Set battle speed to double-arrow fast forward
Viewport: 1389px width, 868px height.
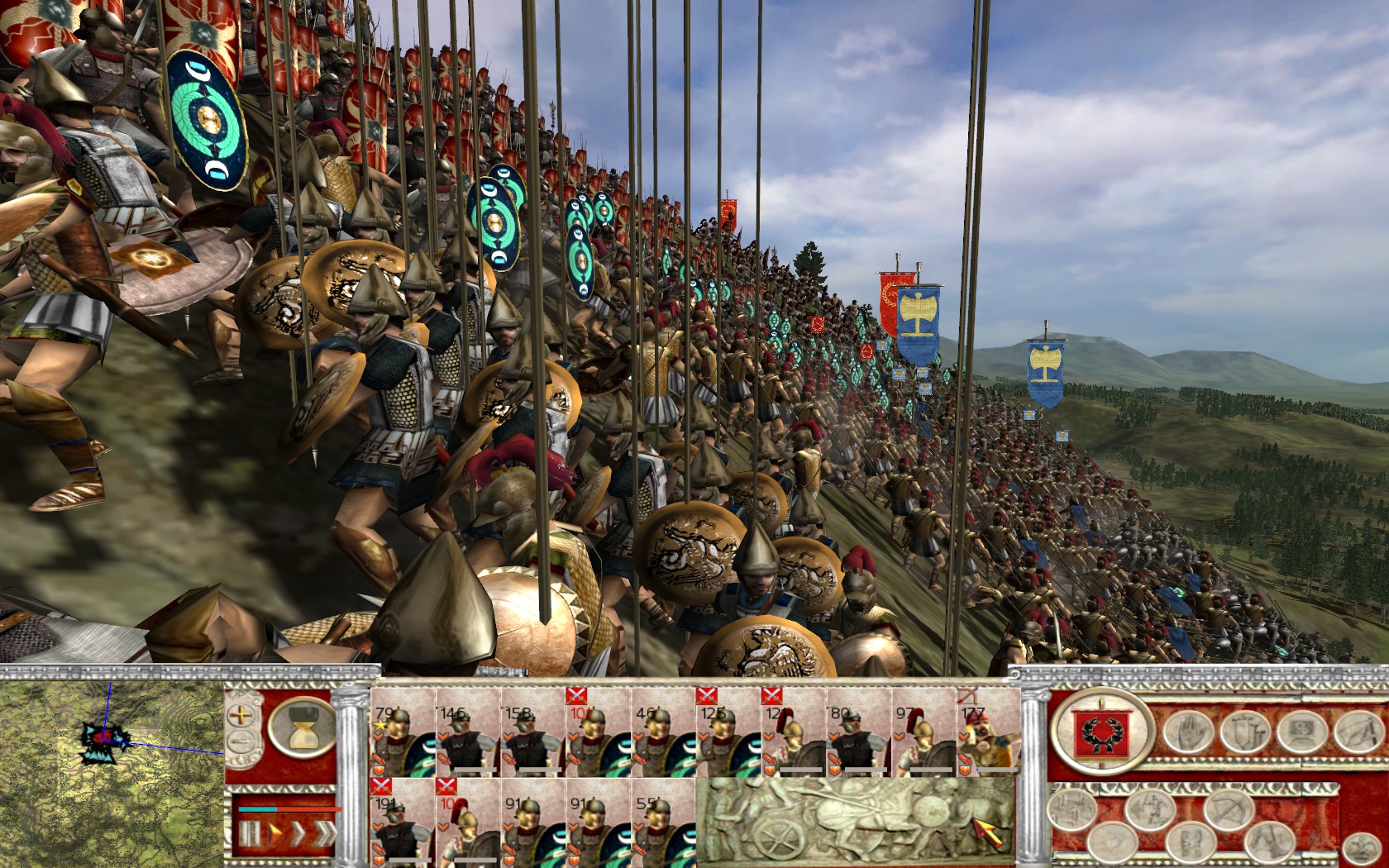[299, 832]
